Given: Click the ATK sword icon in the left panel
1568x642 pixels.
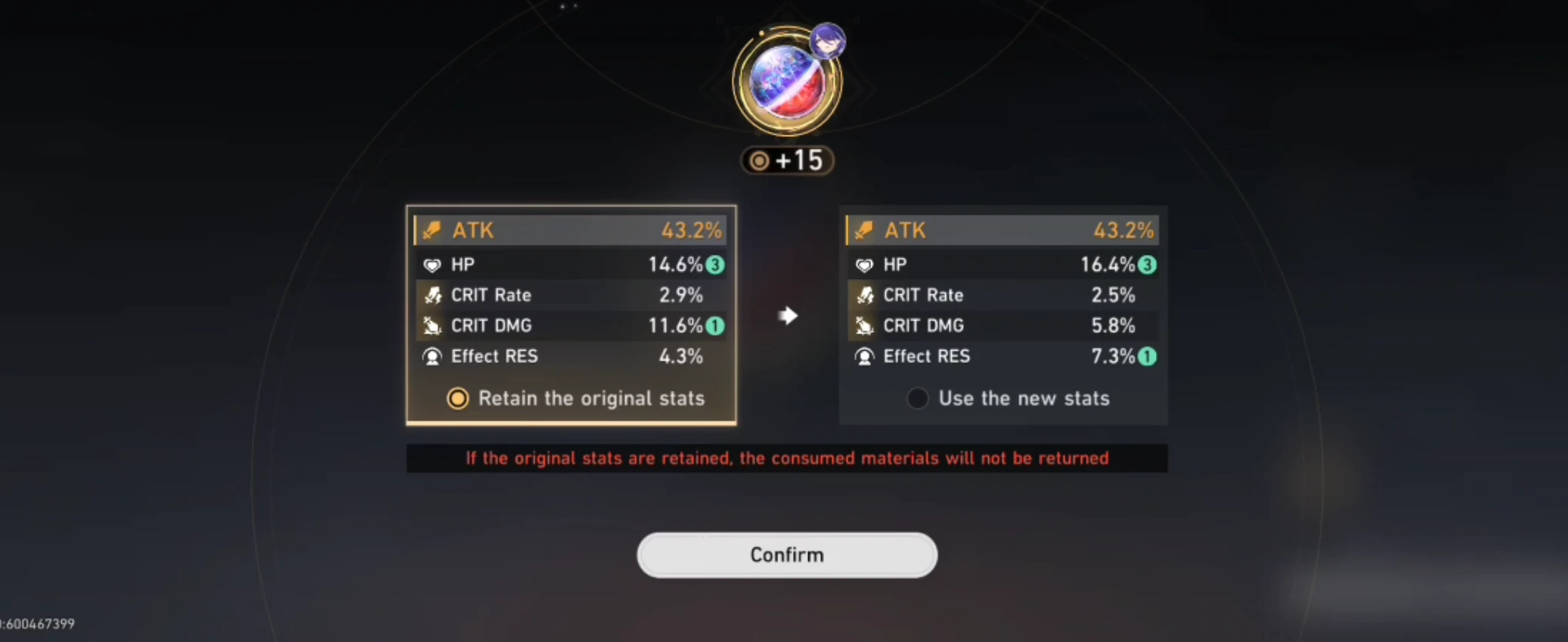Looking at the screenshot, I should point(432,230).
